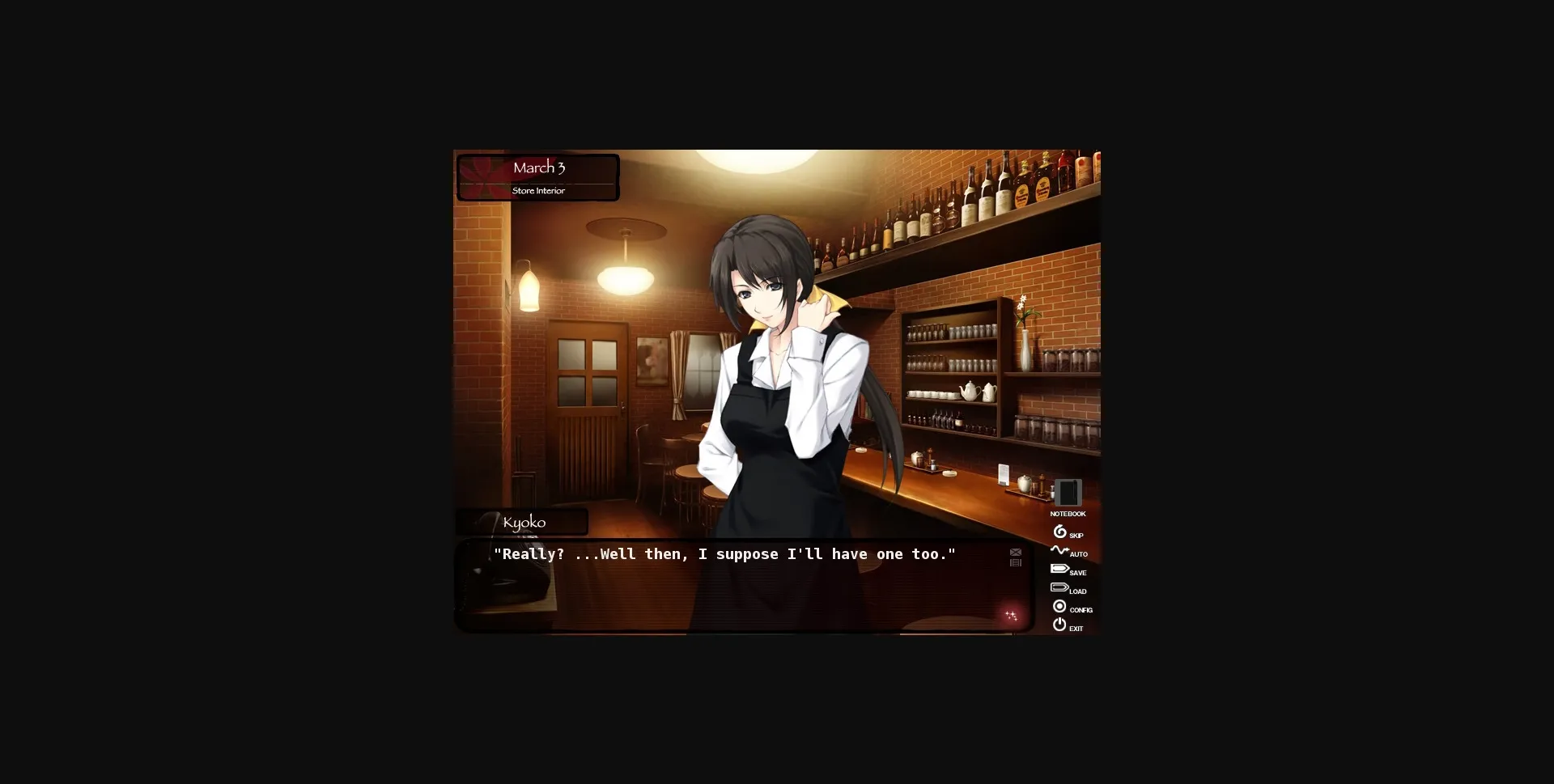Hide the message window with the envelope icon
The image size is (1554, 784).
click(1015, 552)
